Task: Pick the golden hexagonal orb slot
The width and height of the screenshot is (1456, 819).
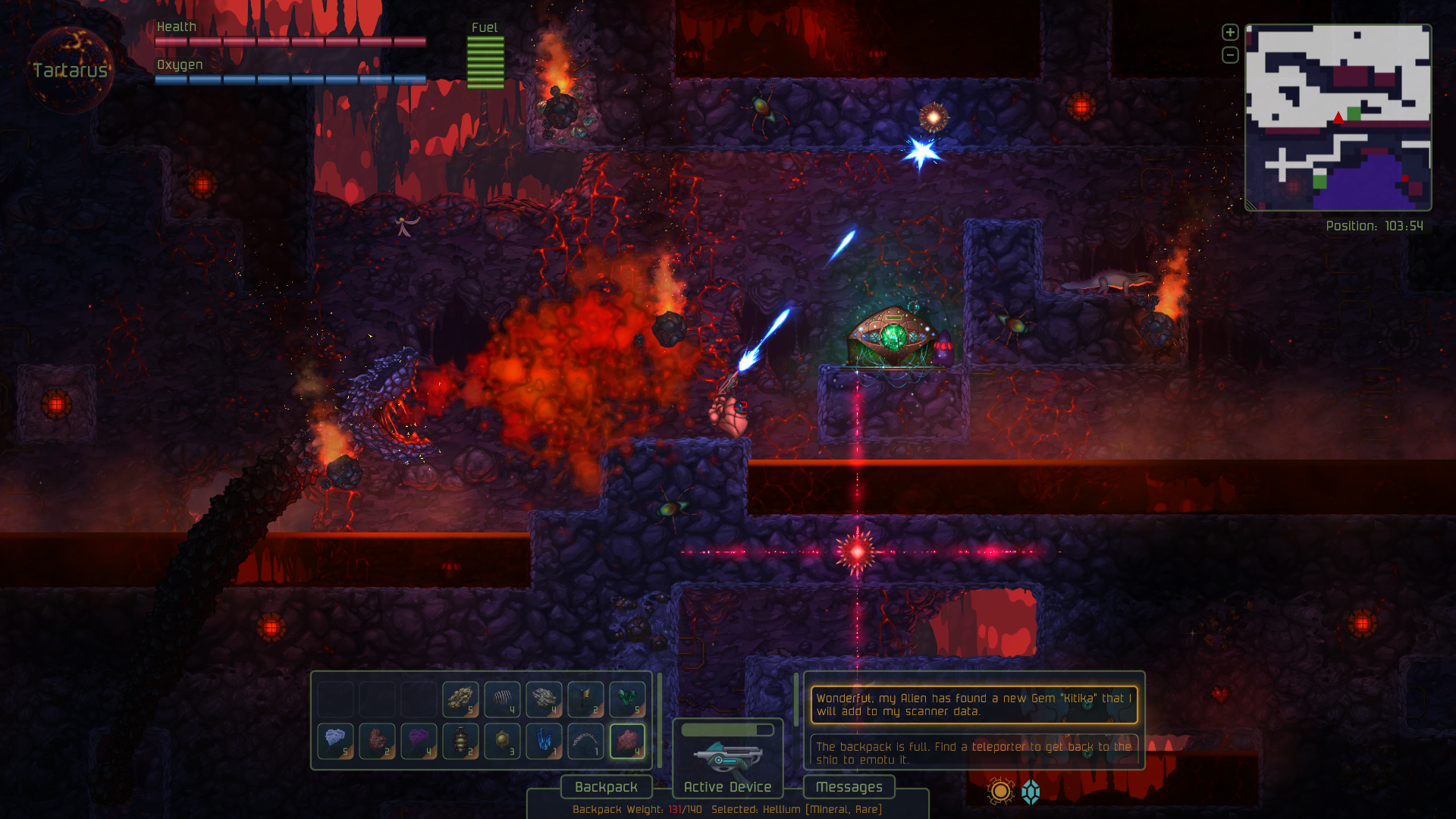Action: (502, 741)
